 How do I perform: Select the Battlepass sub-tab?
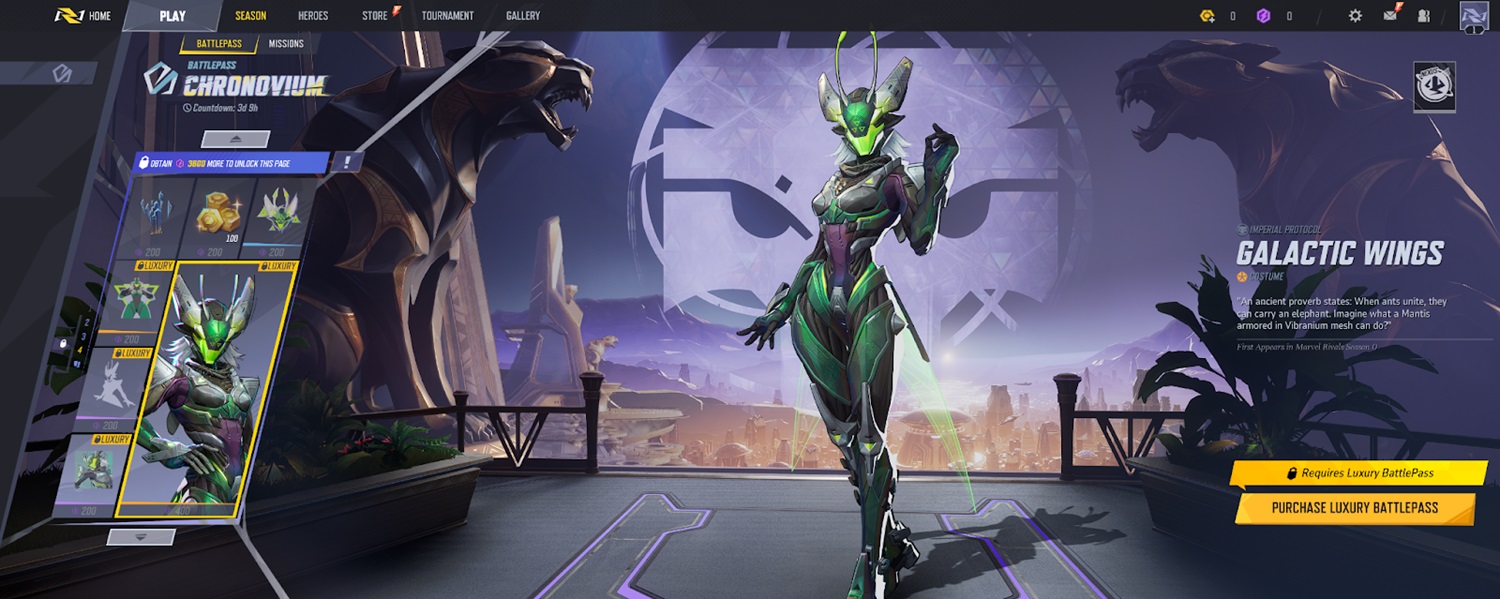point(219,44)
